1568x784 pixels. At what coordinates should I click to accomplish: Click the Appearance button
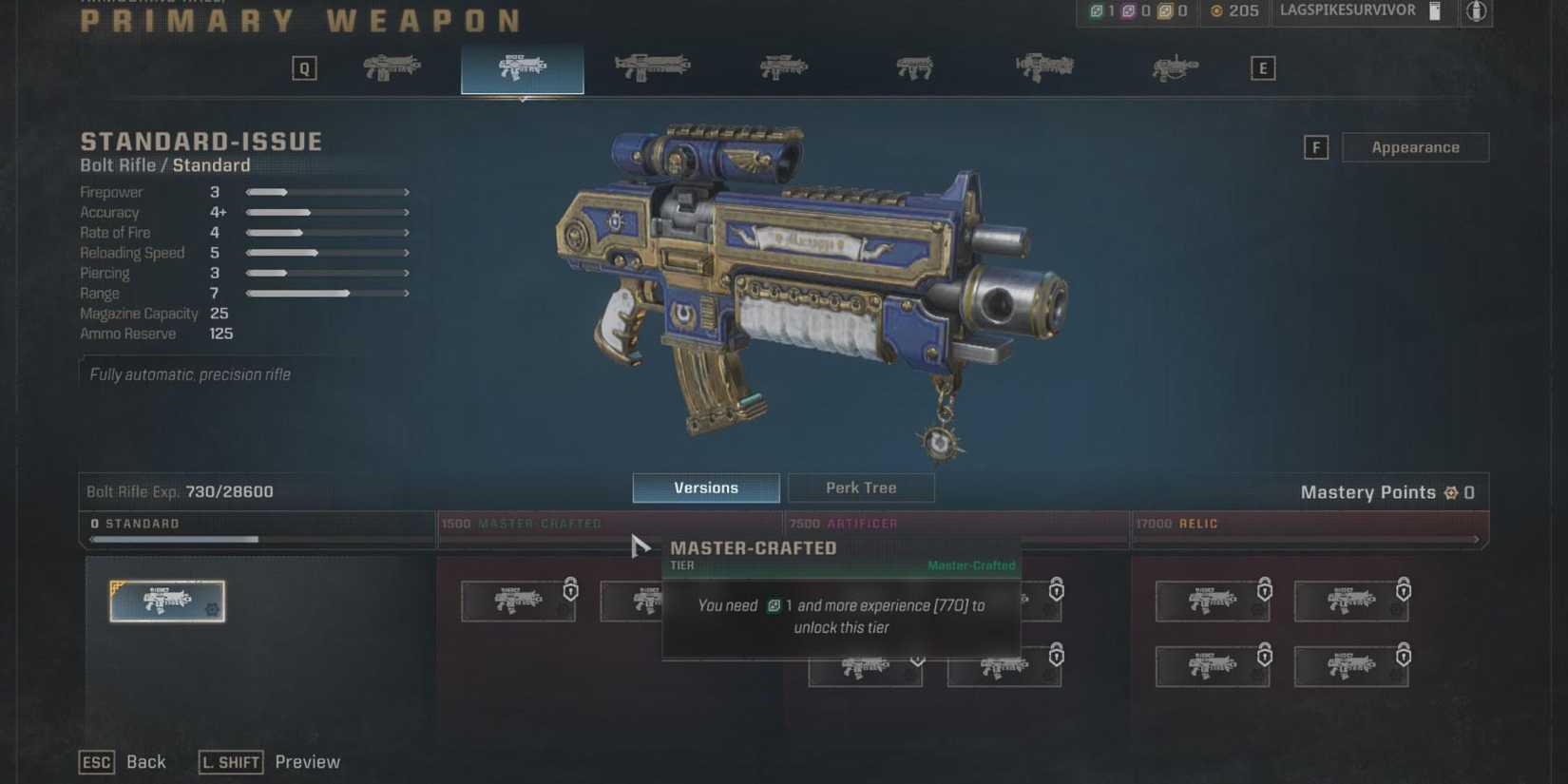pyautogui.click(x=1416, y=146)
